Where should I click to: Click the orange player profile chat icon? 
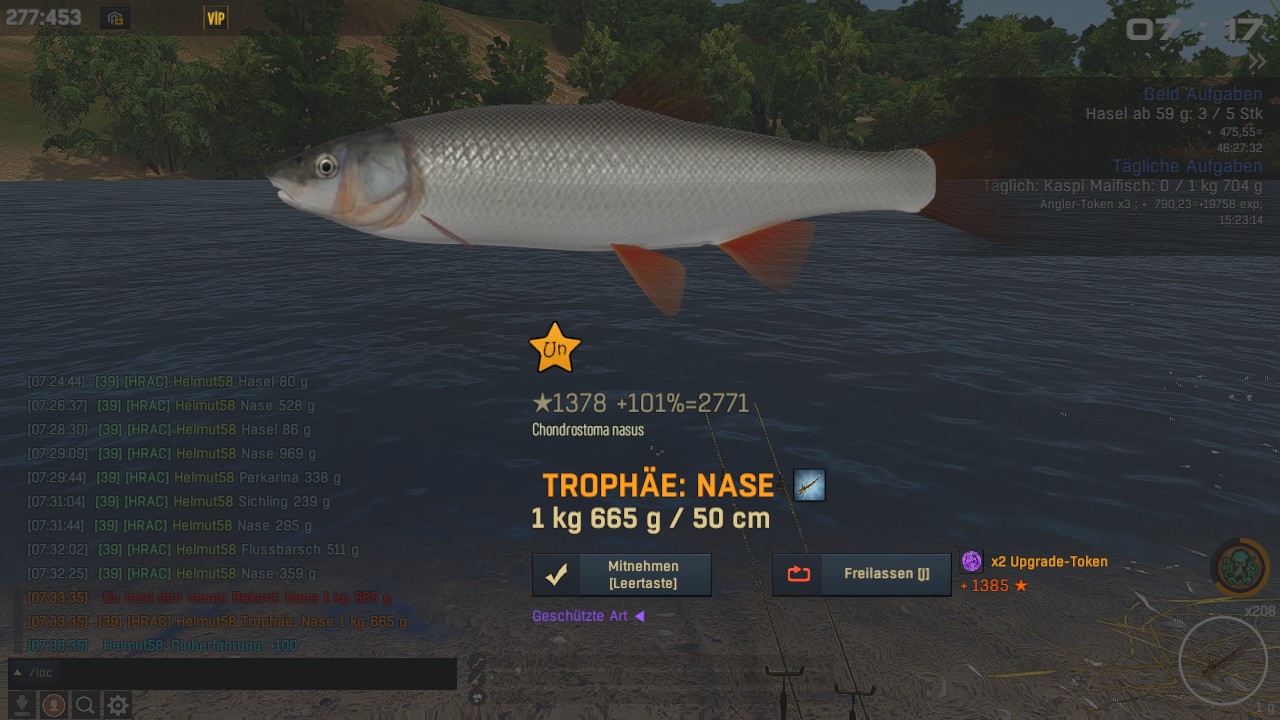click(54, 705)
